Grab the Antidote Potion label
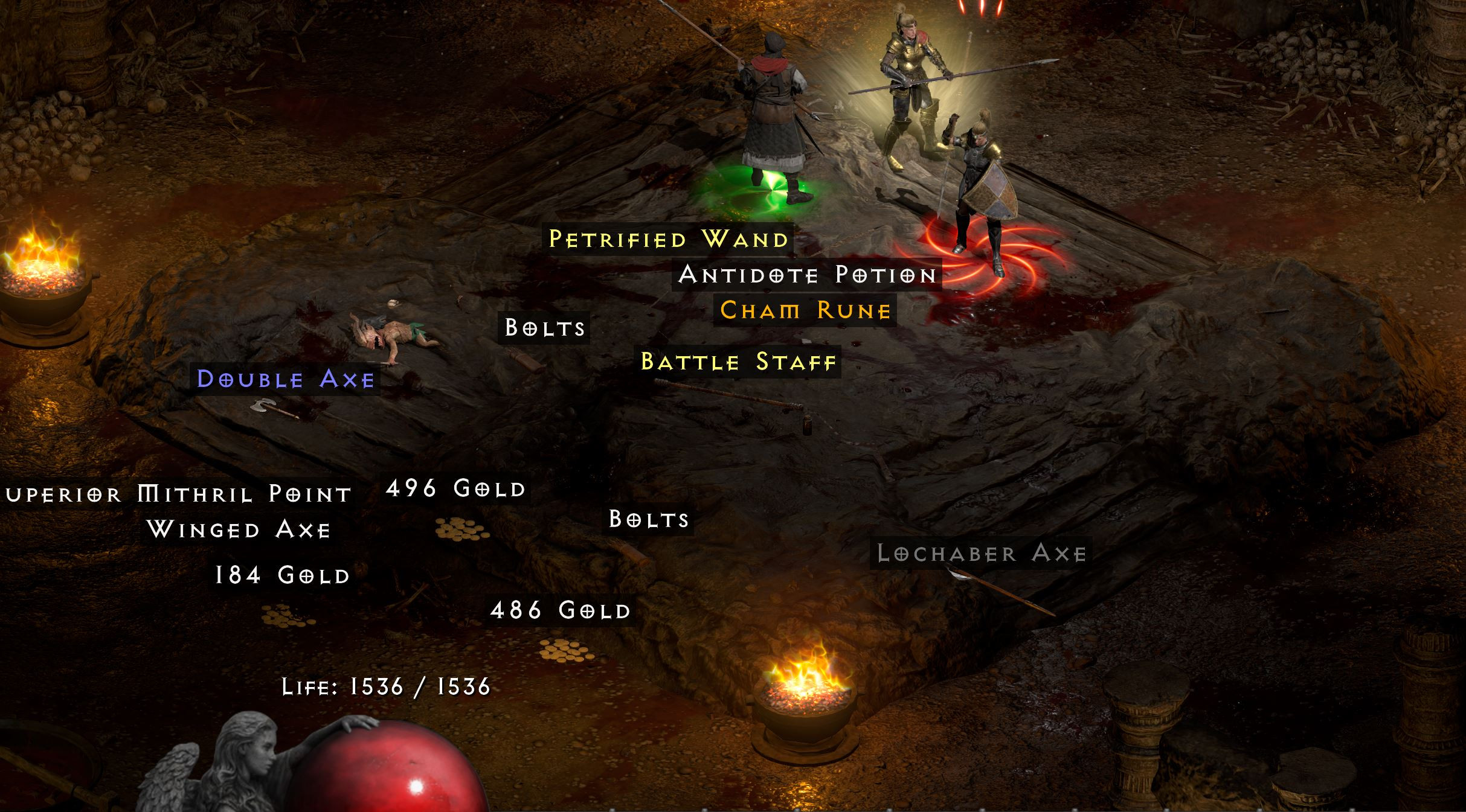 [807, 275]
